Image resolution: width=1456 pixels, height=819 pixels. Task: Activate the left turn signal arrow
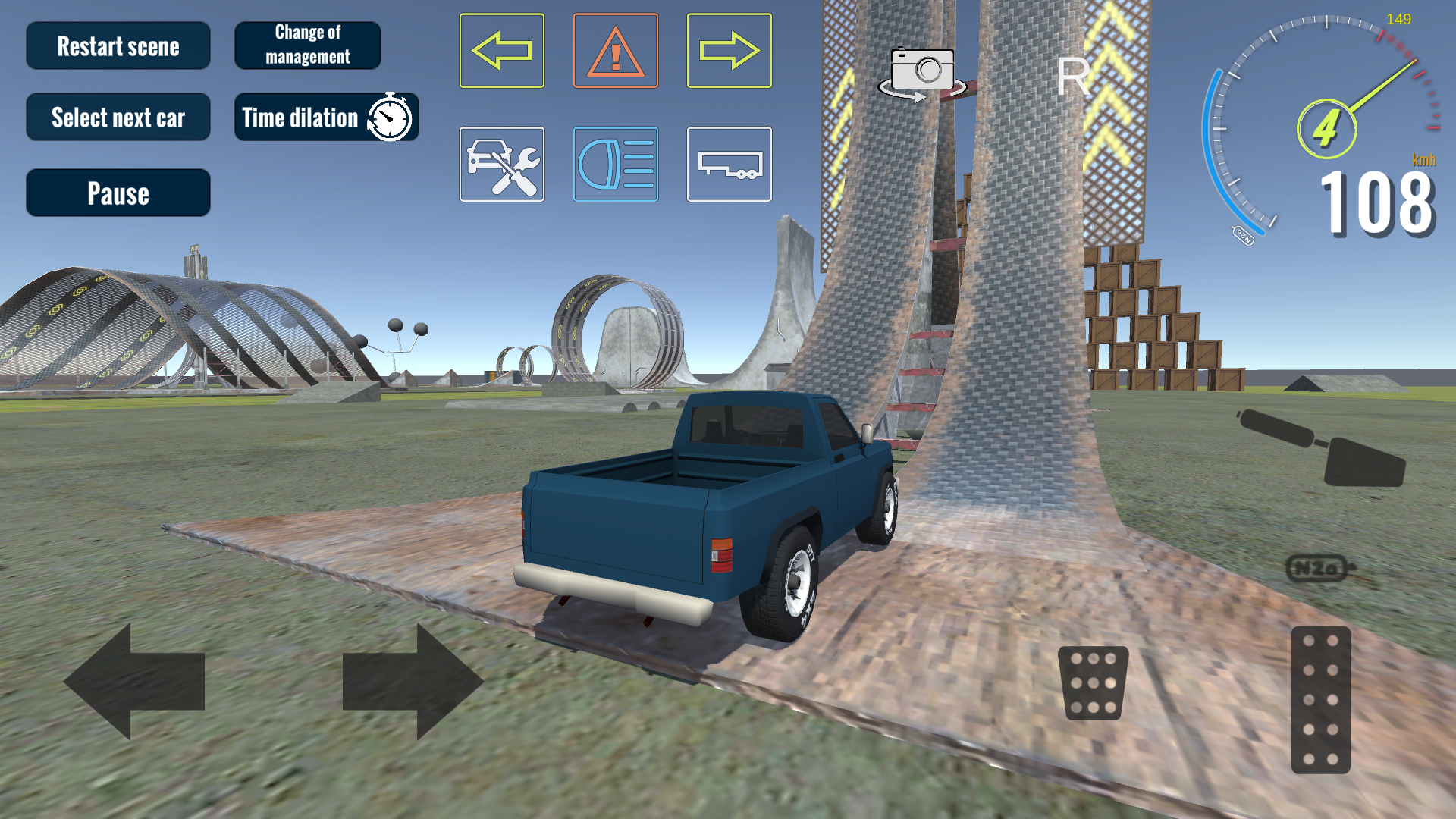502,50
